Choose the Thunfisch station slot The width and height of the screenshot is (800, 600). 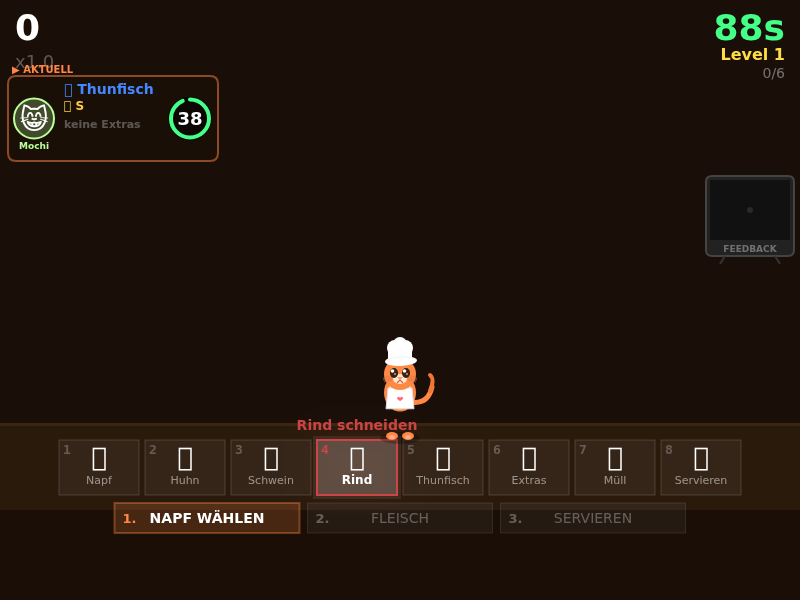coord(443,467)
